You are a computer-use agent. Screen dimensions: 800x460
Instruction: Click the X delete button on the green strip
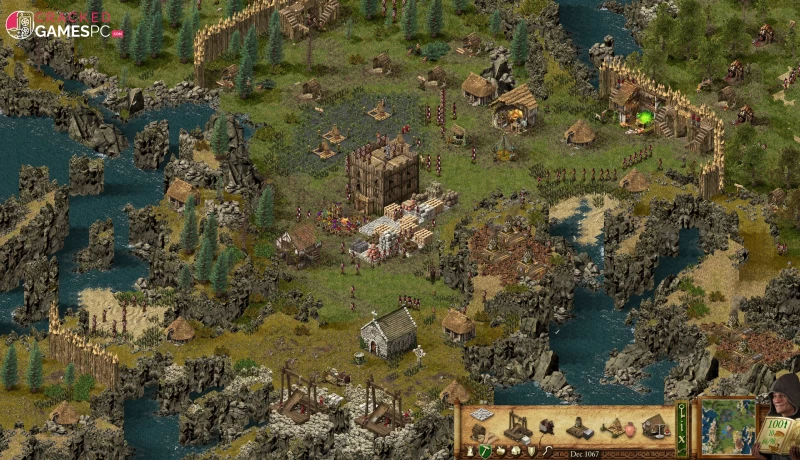(681, 439)
